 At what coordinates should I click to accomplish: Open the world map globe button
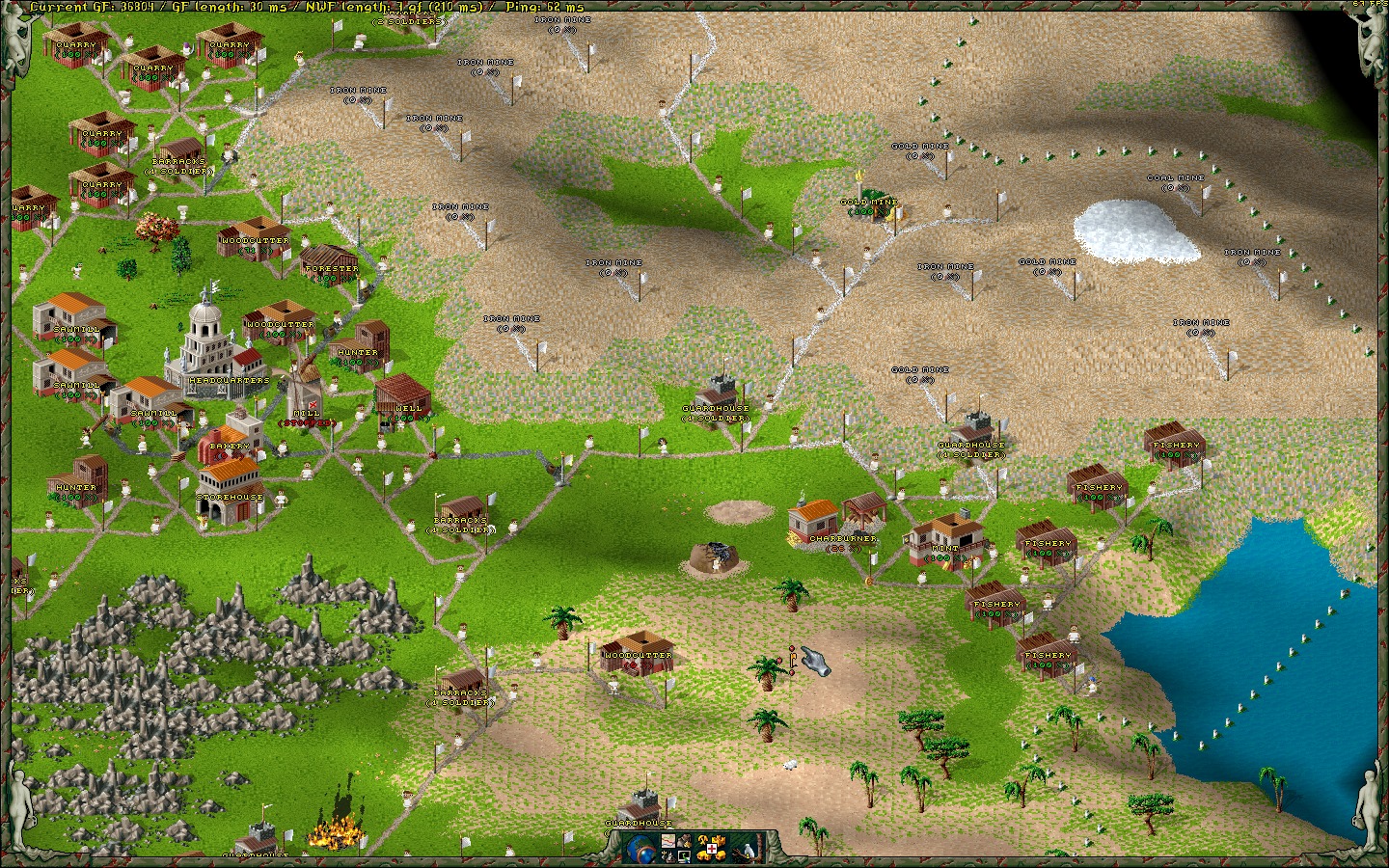tap(641, 849)
